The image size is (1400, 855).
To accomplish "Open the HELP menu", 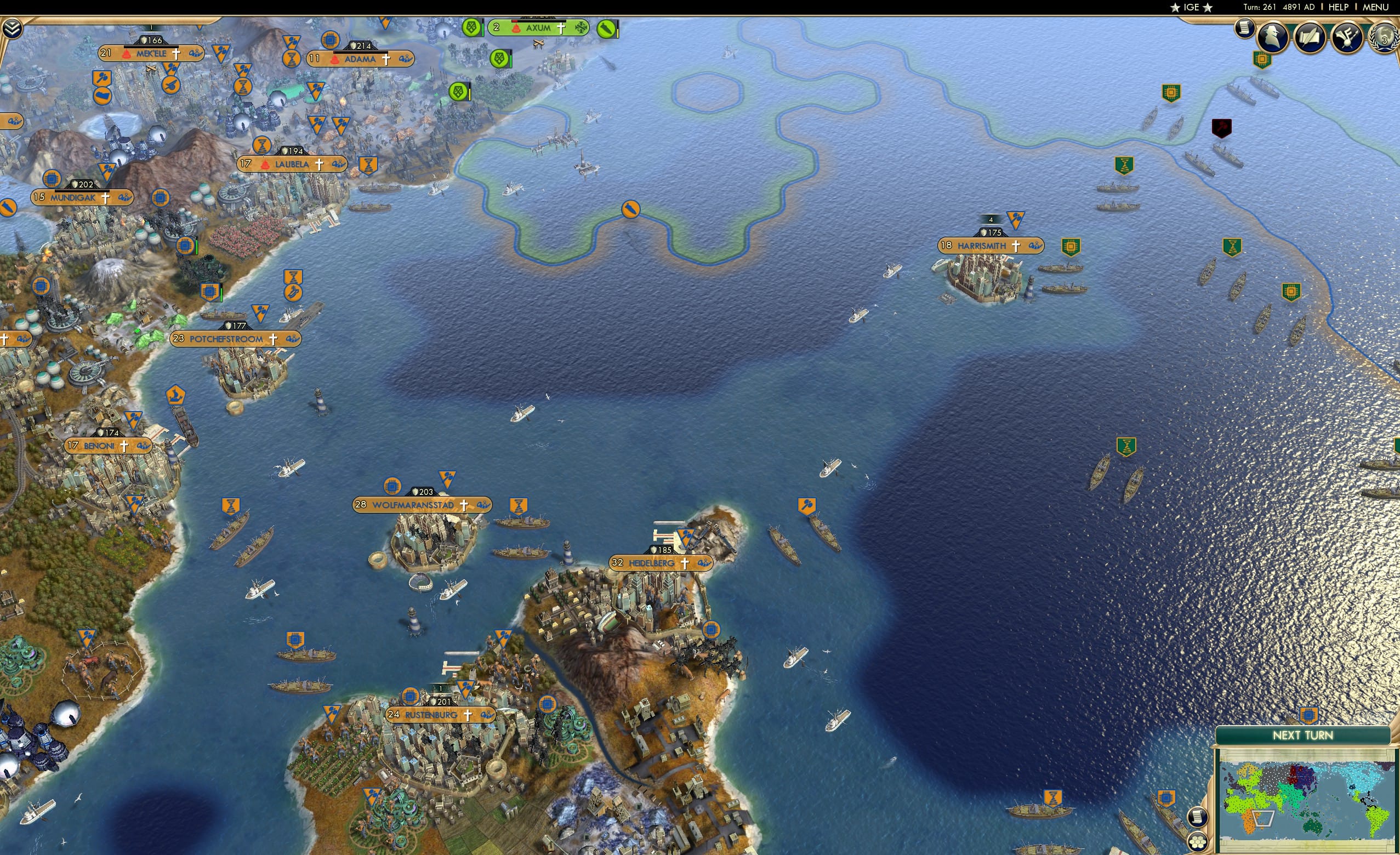I will [1339, 7].
